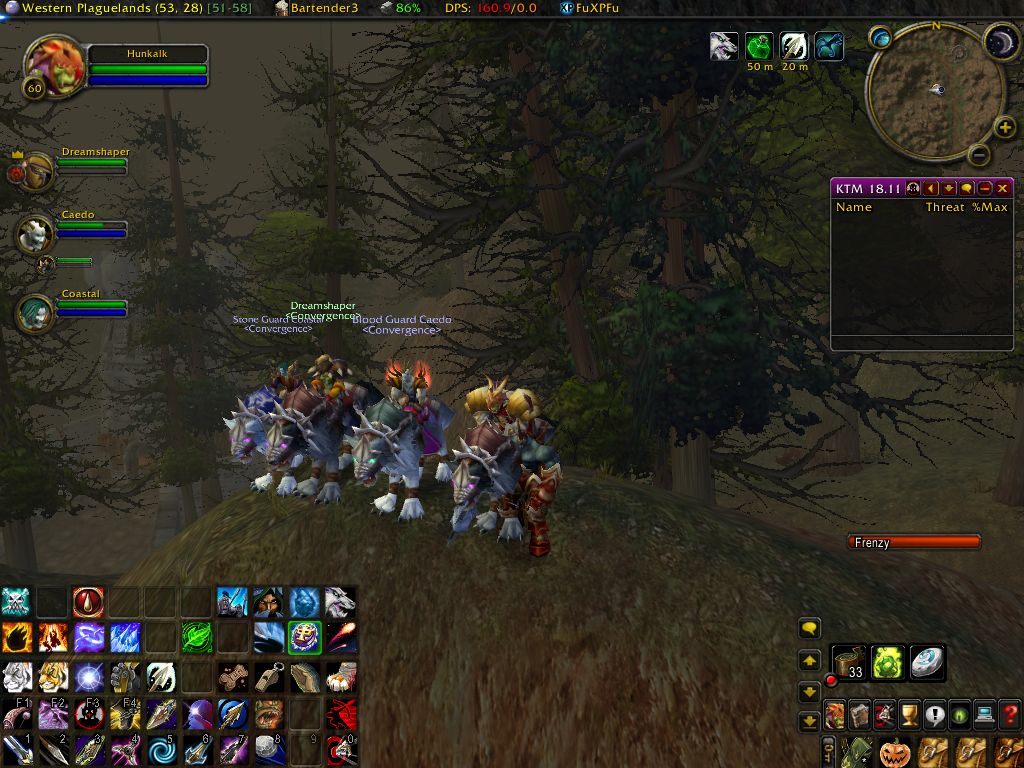Target party member Dreamshaper's portrait
This screenshot has width=1024, height=768.
click(37, 172)
